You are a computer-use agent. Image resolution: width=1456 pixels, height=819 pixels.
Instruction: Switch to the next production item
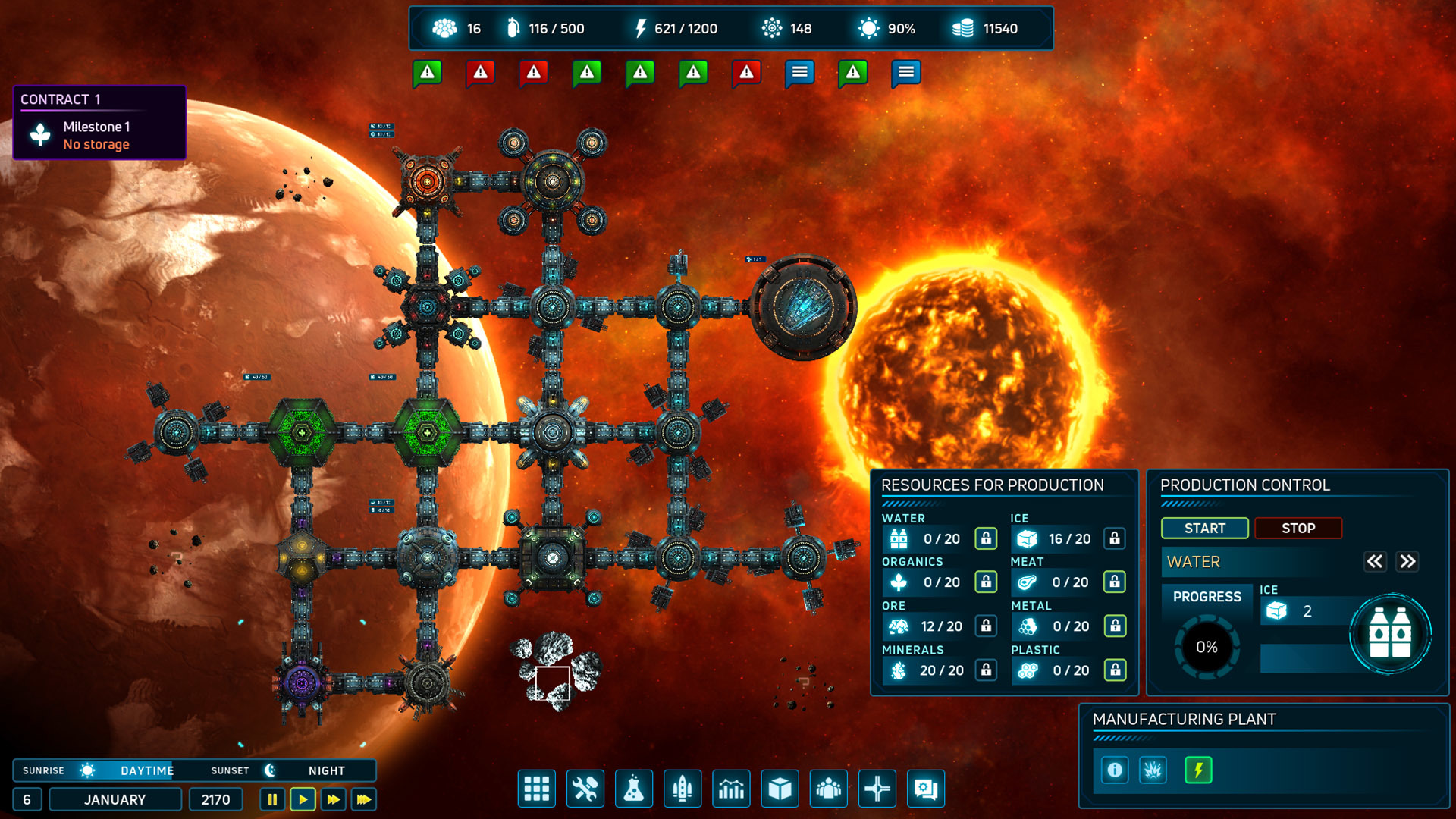click(1407, 562)
